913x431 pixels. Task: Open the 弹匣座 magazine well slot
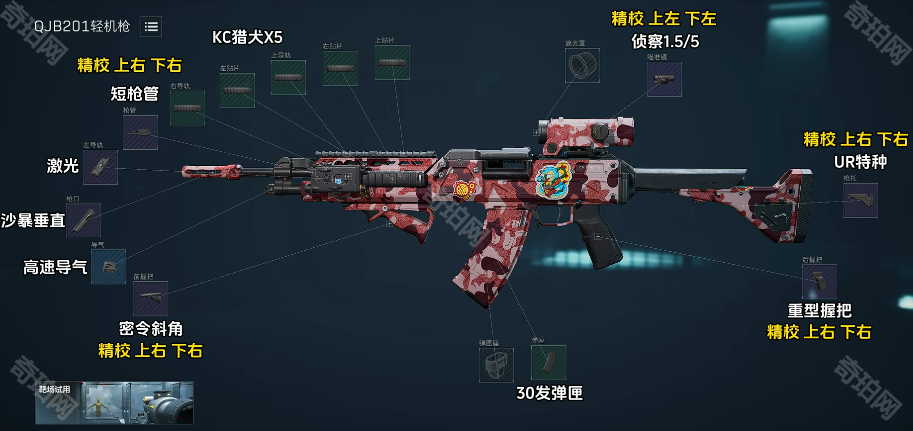[495, 363]
